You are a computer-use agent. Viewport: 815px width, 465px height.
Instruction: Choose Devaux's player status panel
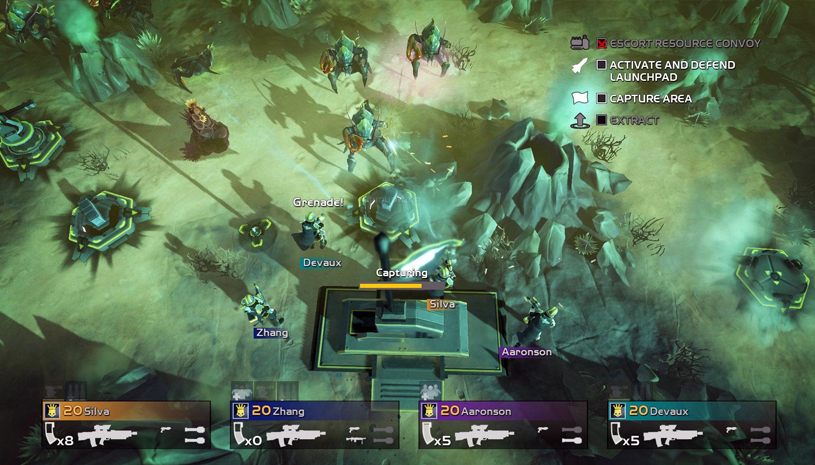(691, 424)
